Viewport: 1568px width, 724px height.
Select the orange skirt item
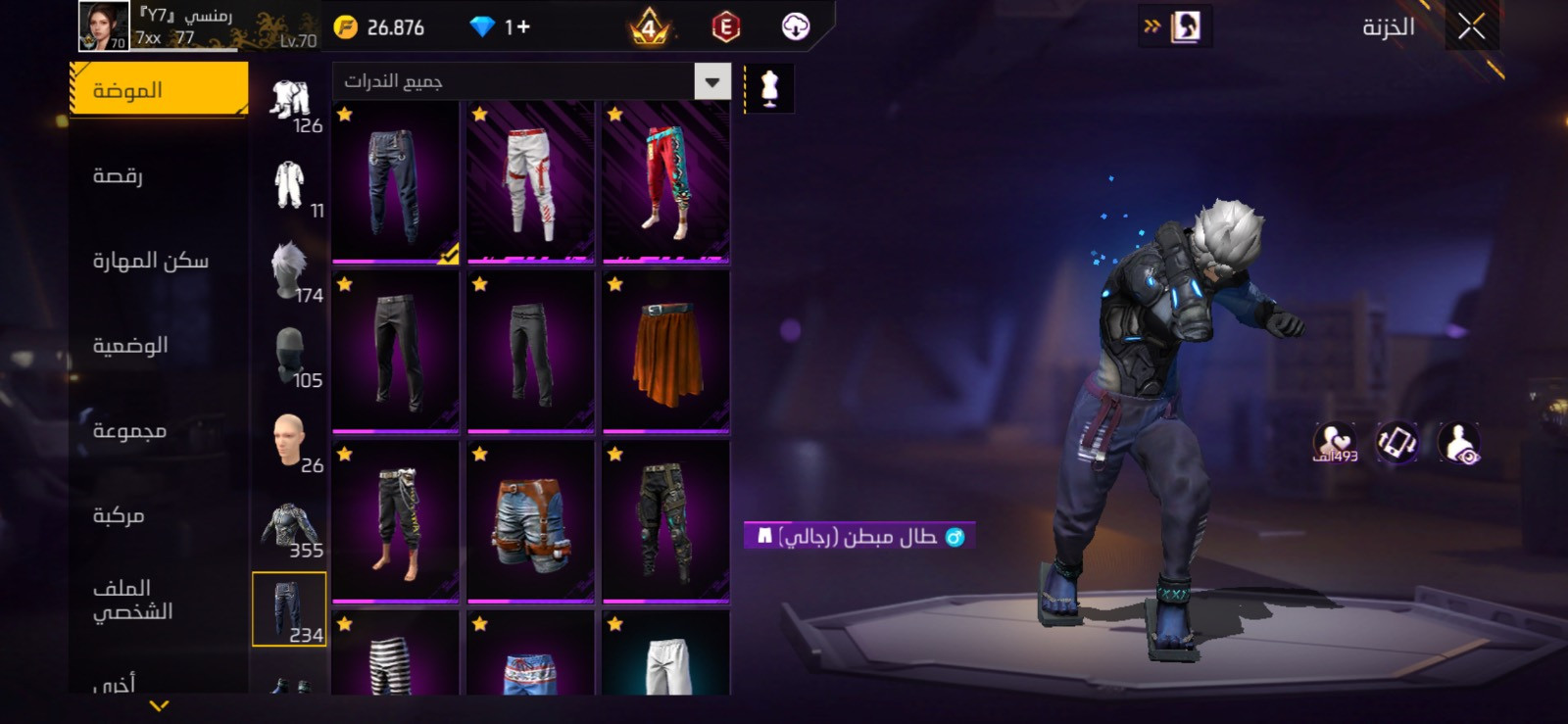click(665, 353)
